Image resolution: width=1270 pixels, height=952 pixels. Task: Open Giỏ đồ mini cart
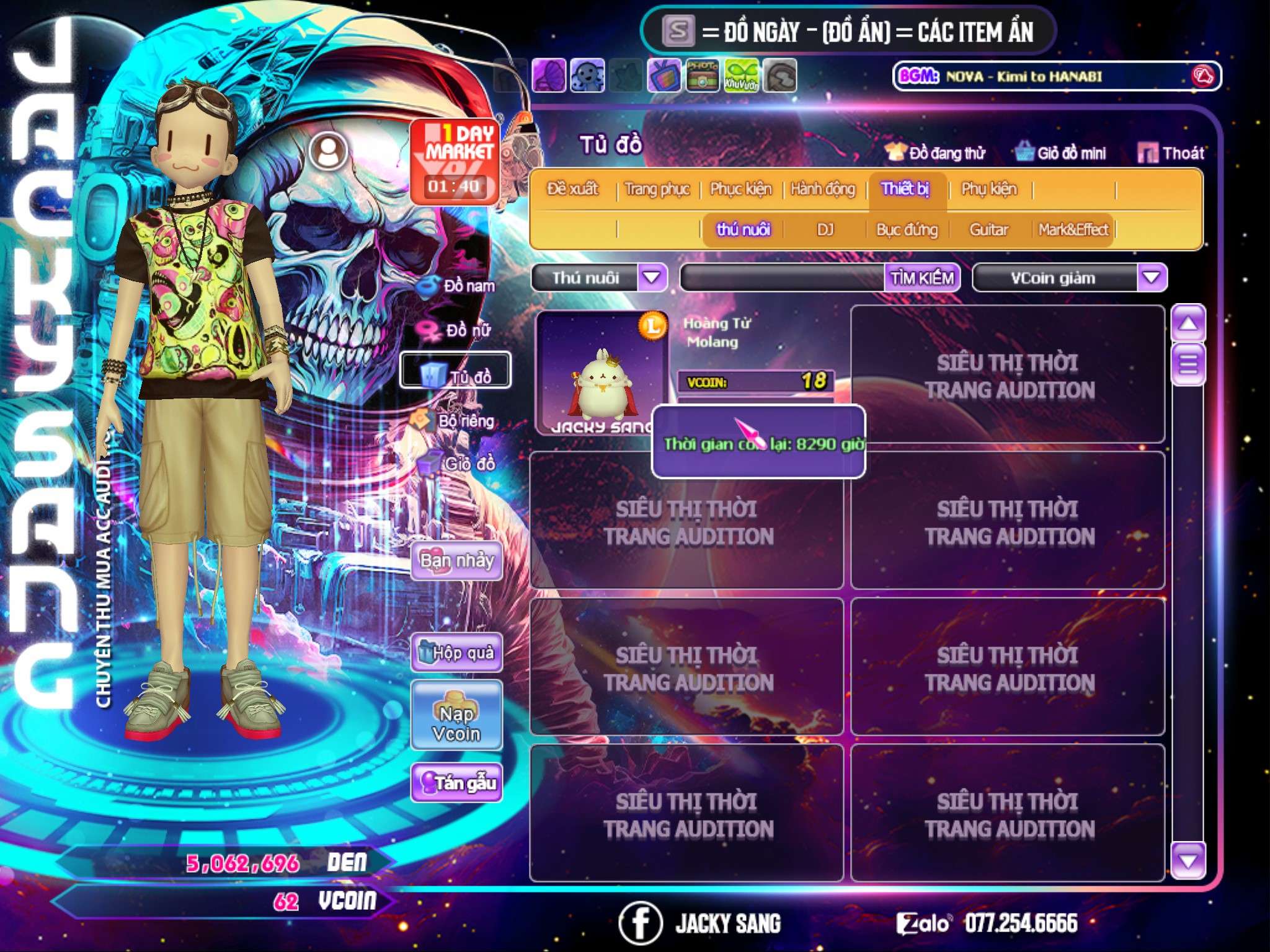pyautogui.click(x=1061, y=153)
